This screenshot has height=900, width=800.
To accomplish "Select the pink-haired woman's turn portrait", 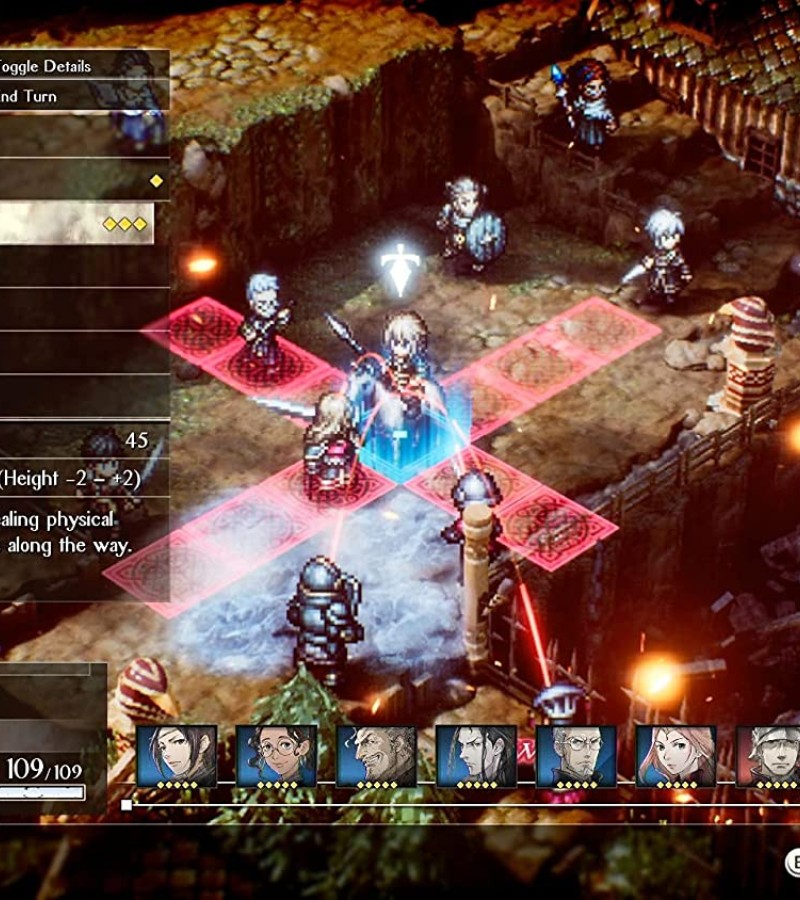I will point(676,757).
